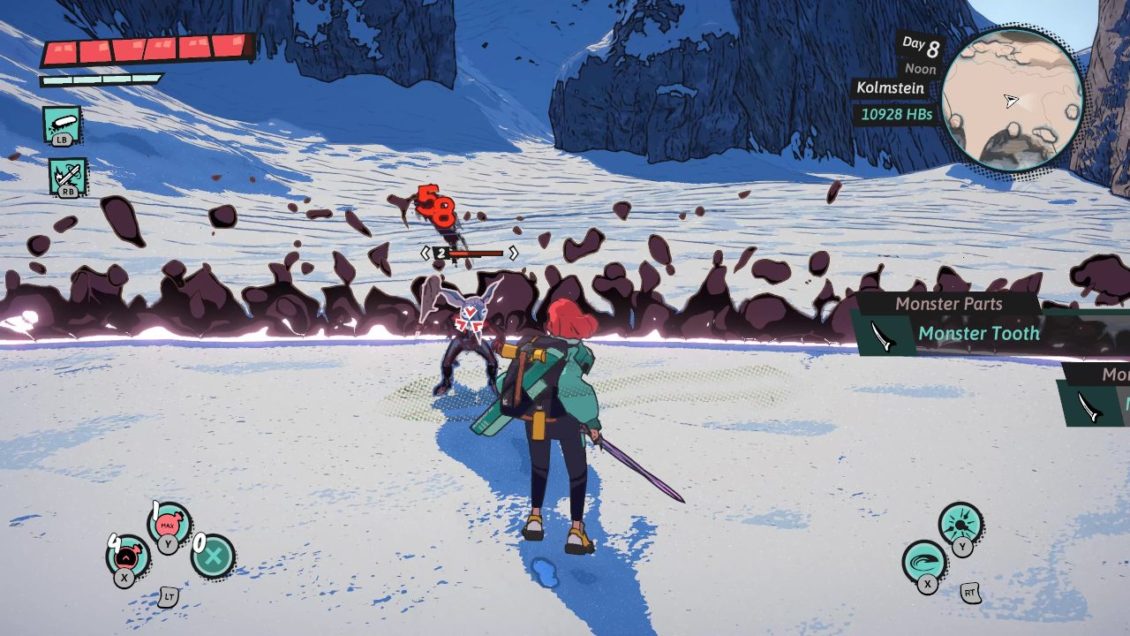Image resolution: width=1130 pixels, height=636 pixels.
Task: Activate the swirling slash skill icon
Action: [x=924, y=561]
